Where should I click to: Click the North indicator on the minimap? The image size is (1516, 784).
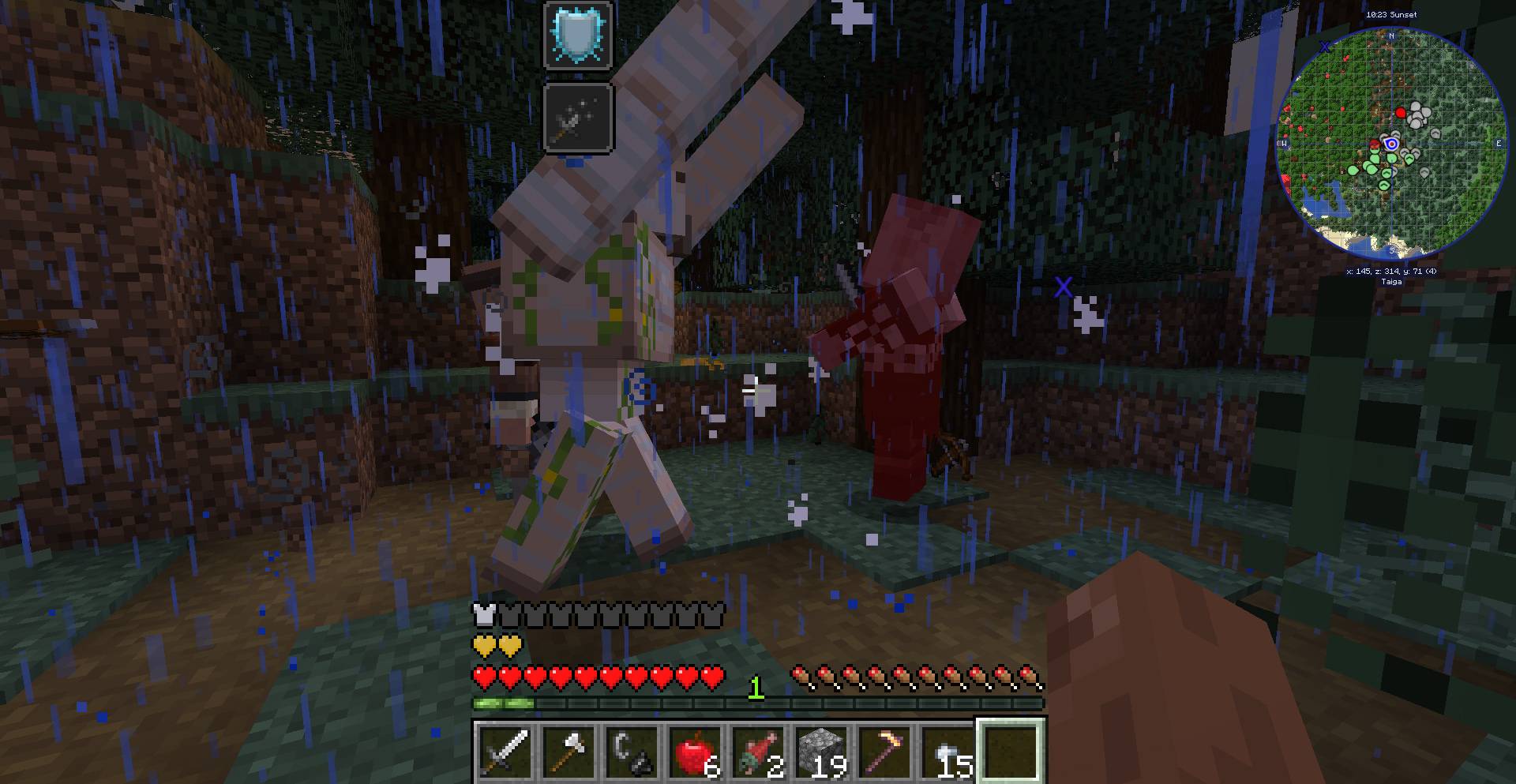[1391, 36]
